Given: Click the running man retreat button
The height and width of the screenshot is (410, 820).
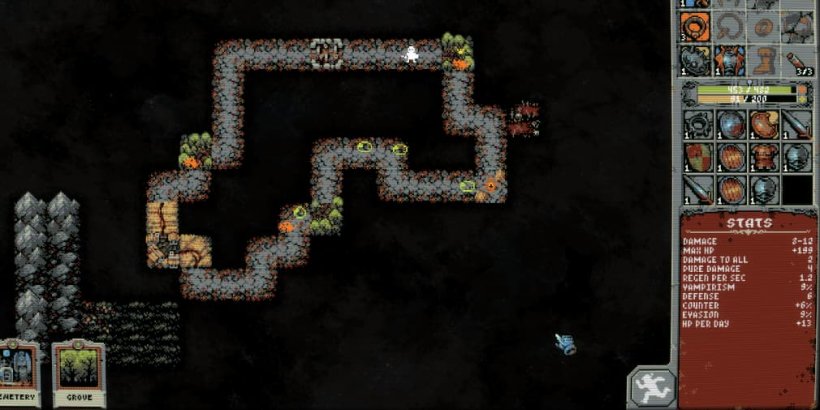Looking at the screenshot, I should pos(651,386).
